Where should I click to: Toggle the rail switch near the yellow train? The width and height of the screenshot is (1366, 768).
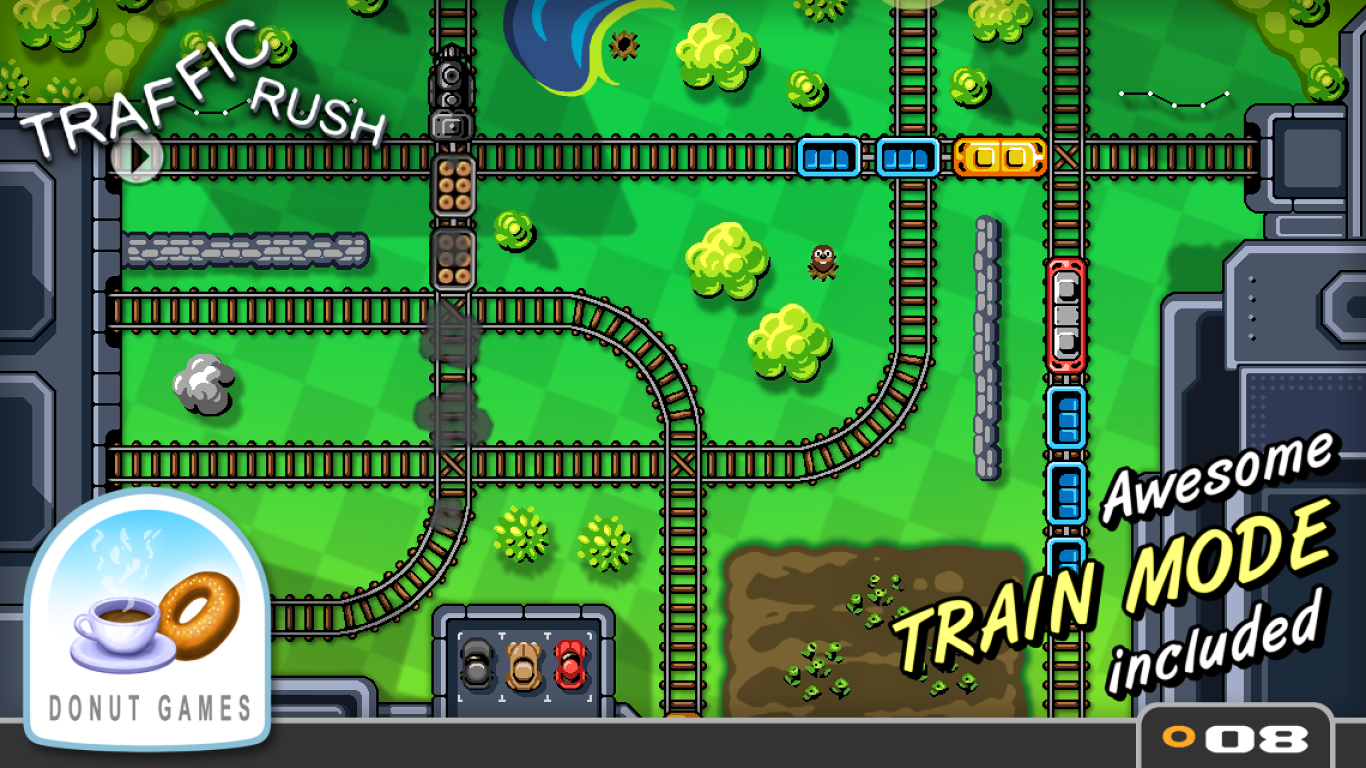coord(1063,156)
